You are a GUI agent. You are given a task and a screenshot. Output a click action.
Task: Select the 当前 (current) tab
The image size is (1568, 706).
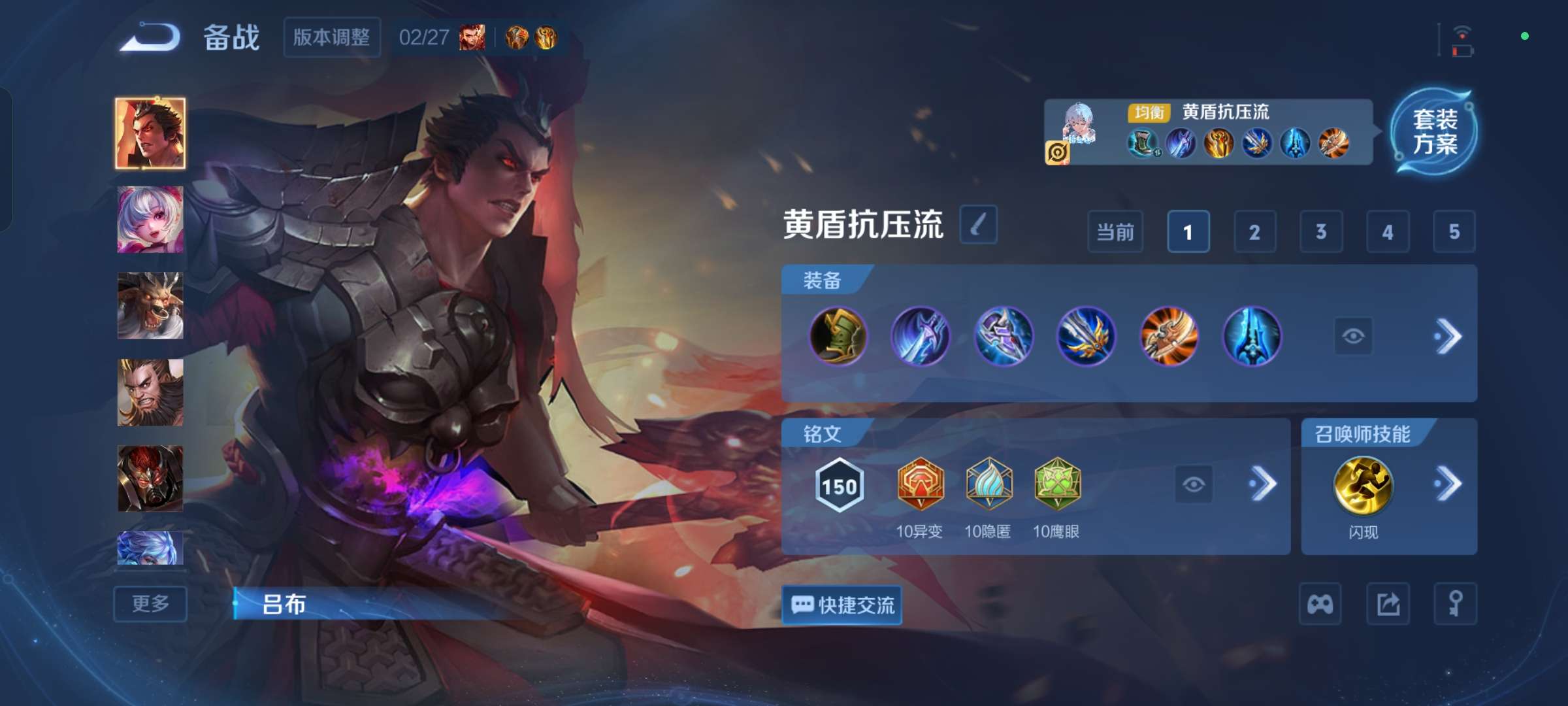coord(1115,231)
